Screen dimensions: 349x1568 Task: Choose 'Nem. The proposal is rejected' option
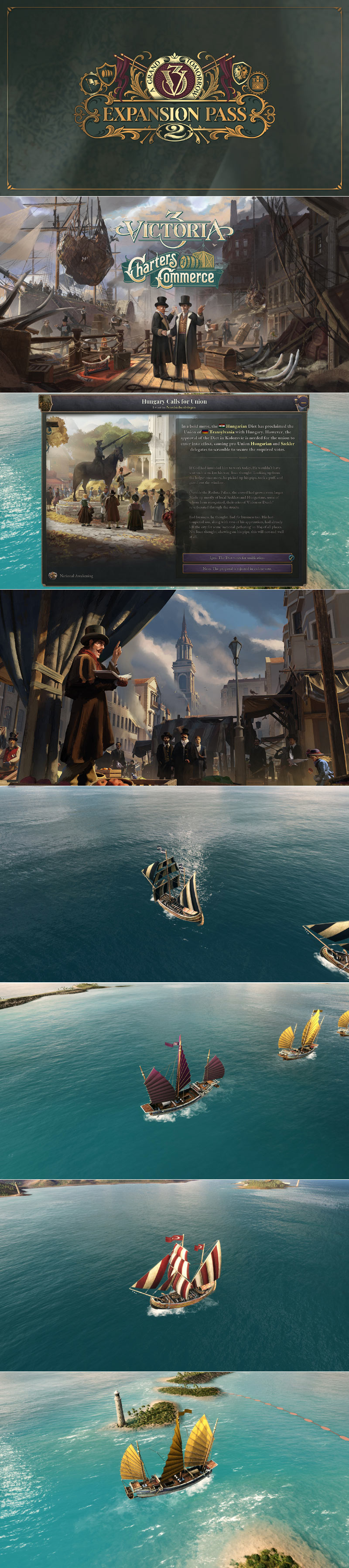(237, 569)
